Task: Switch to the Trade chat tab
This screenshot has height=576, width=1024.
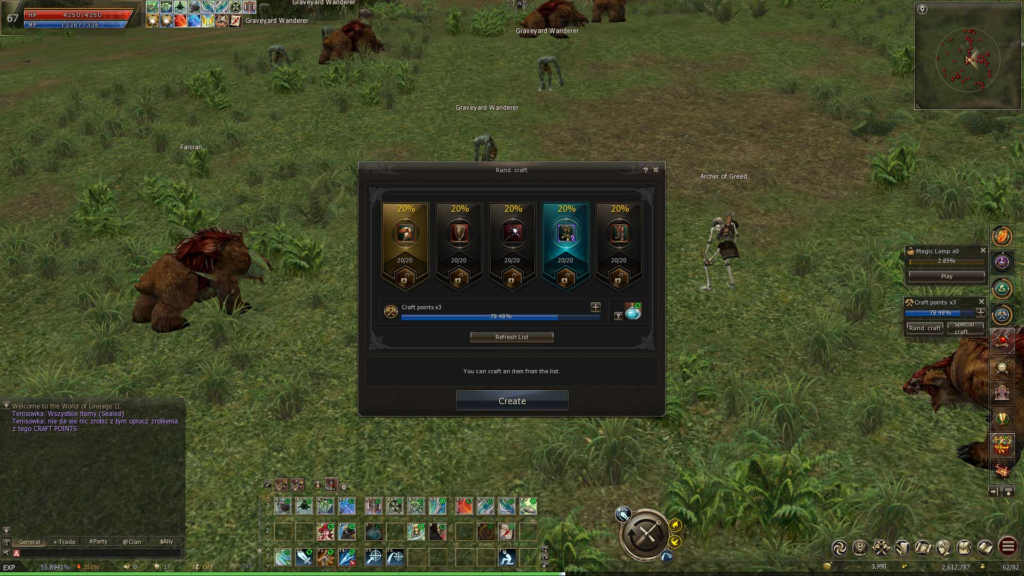Action: 65,541
